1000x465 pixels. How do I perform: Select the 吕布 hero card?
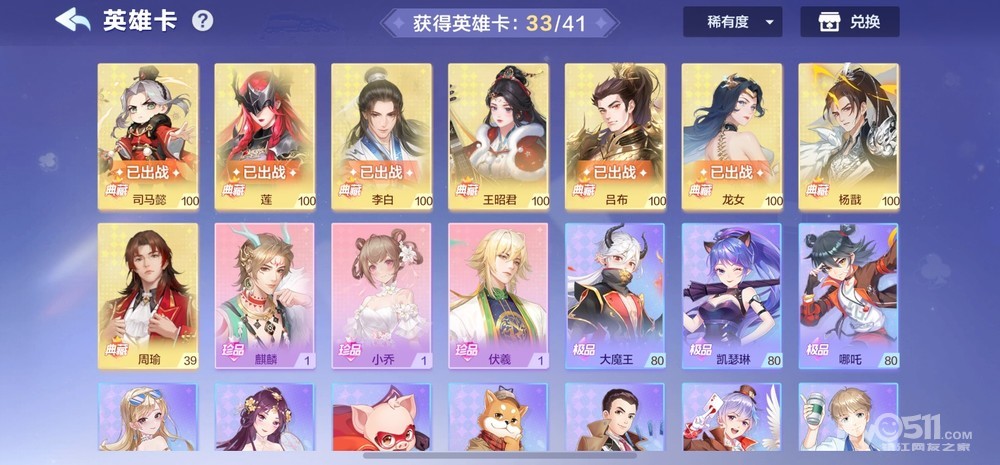[x=615, y=136]
